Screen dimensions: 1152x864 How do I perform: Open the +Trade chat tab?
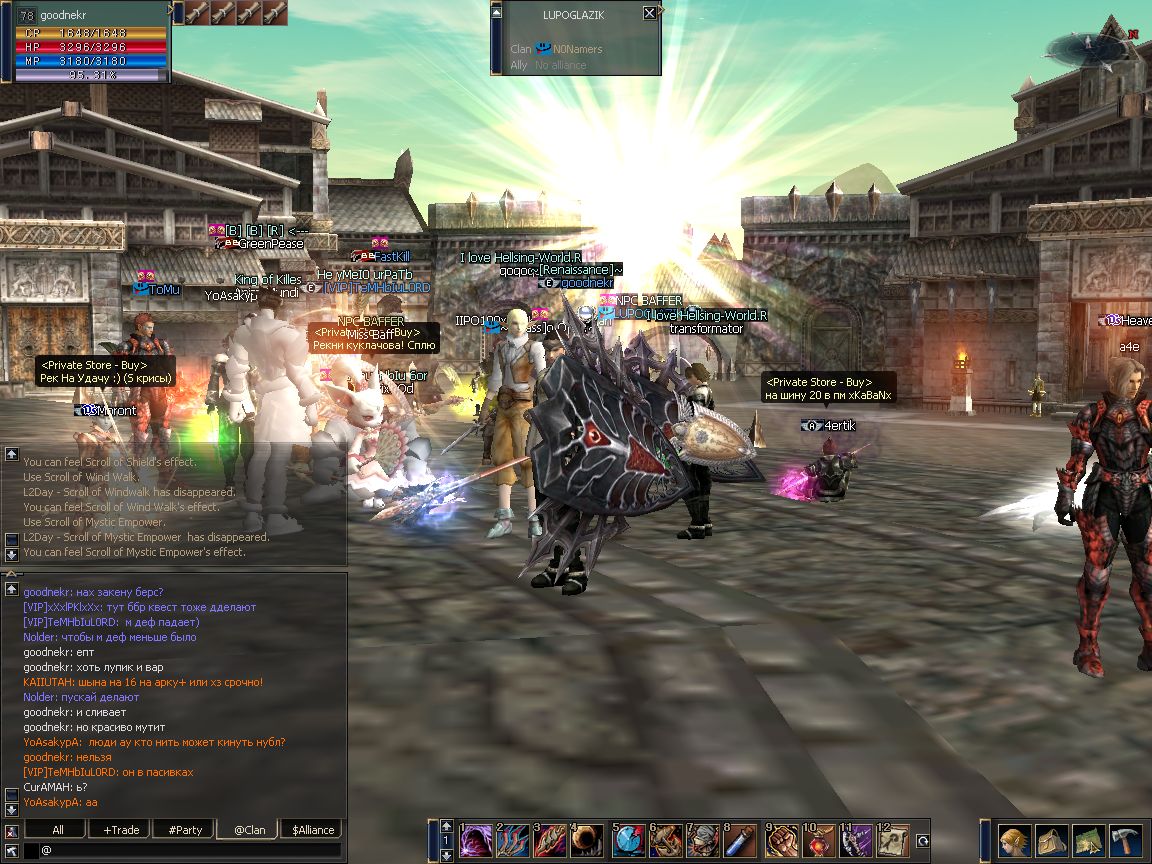(x=121, y=829)
